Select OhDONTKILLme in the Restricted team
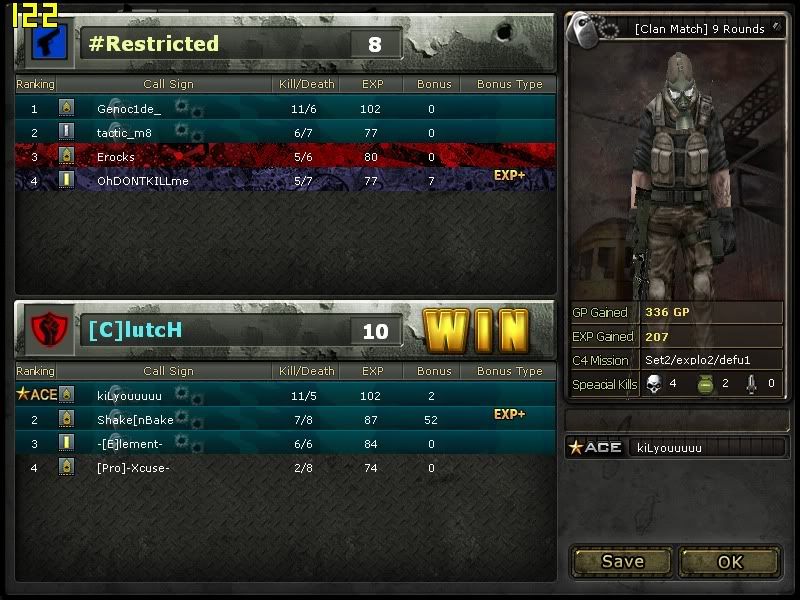This screenshot has height=600, width=800. click(x=142, y=181)
